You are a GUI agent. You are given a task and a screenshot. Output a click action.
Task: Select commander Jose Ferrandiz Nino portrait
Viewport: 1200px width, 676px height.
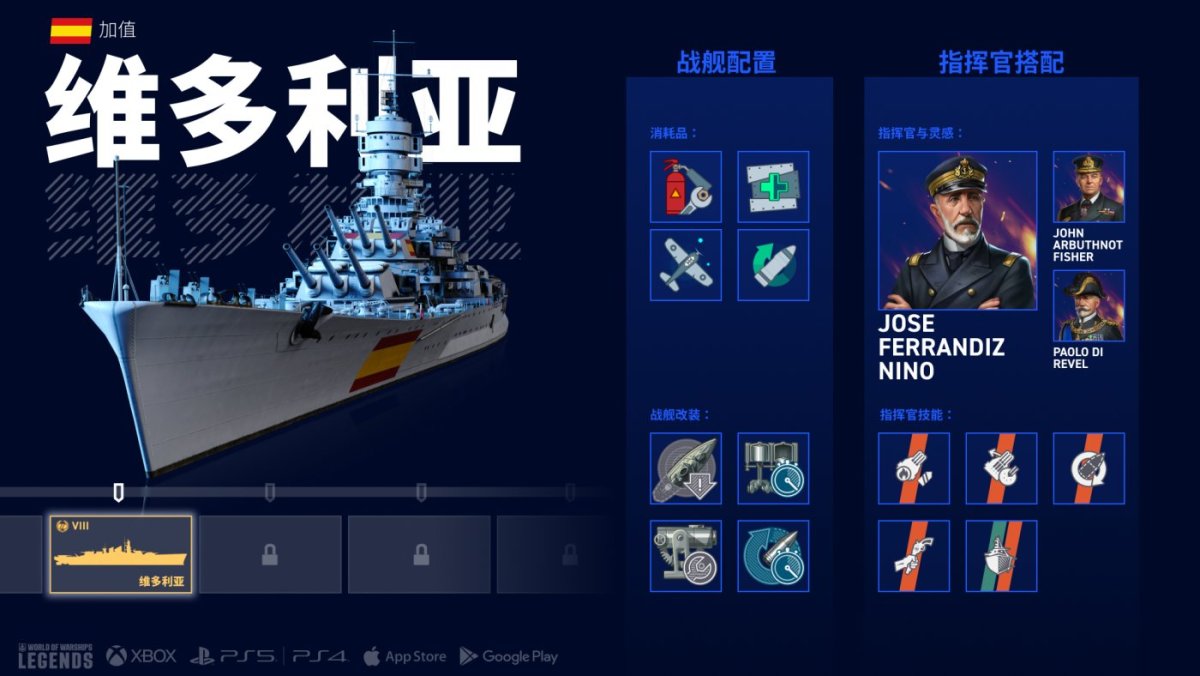[957, 231]
